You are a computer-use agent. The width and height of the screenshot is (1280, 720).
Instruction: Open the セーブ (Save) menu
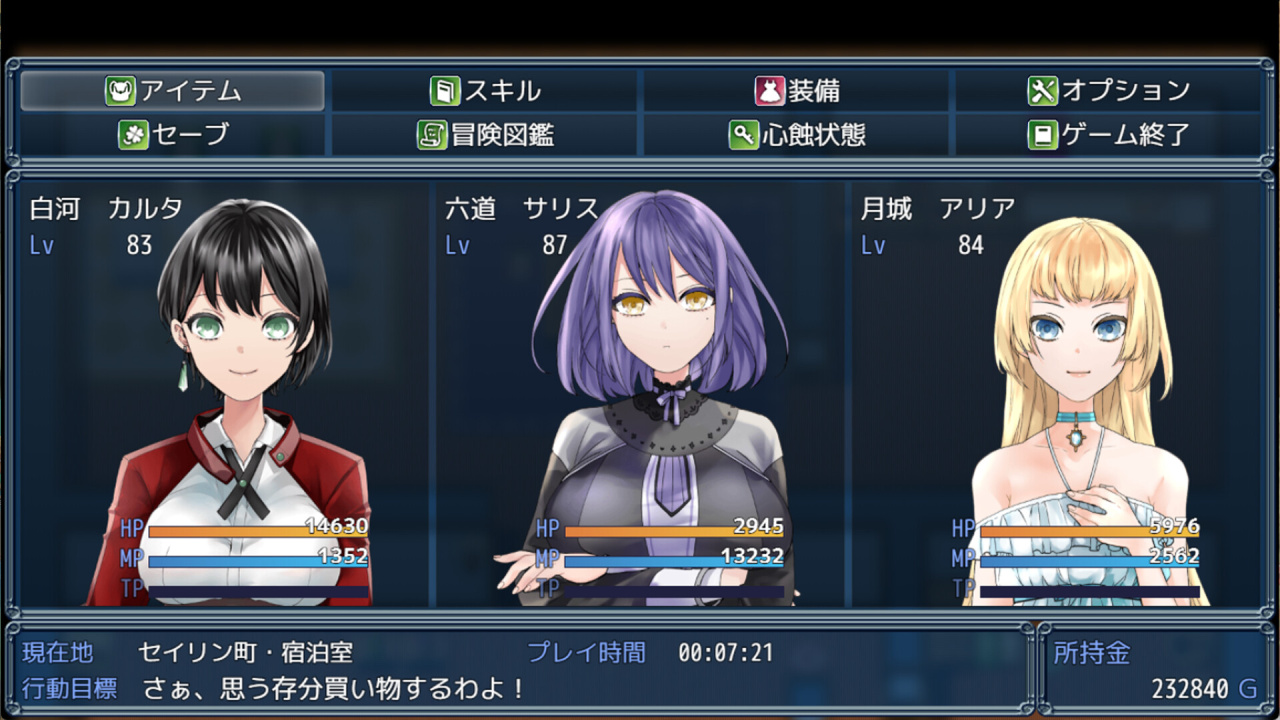click(173, 134)
